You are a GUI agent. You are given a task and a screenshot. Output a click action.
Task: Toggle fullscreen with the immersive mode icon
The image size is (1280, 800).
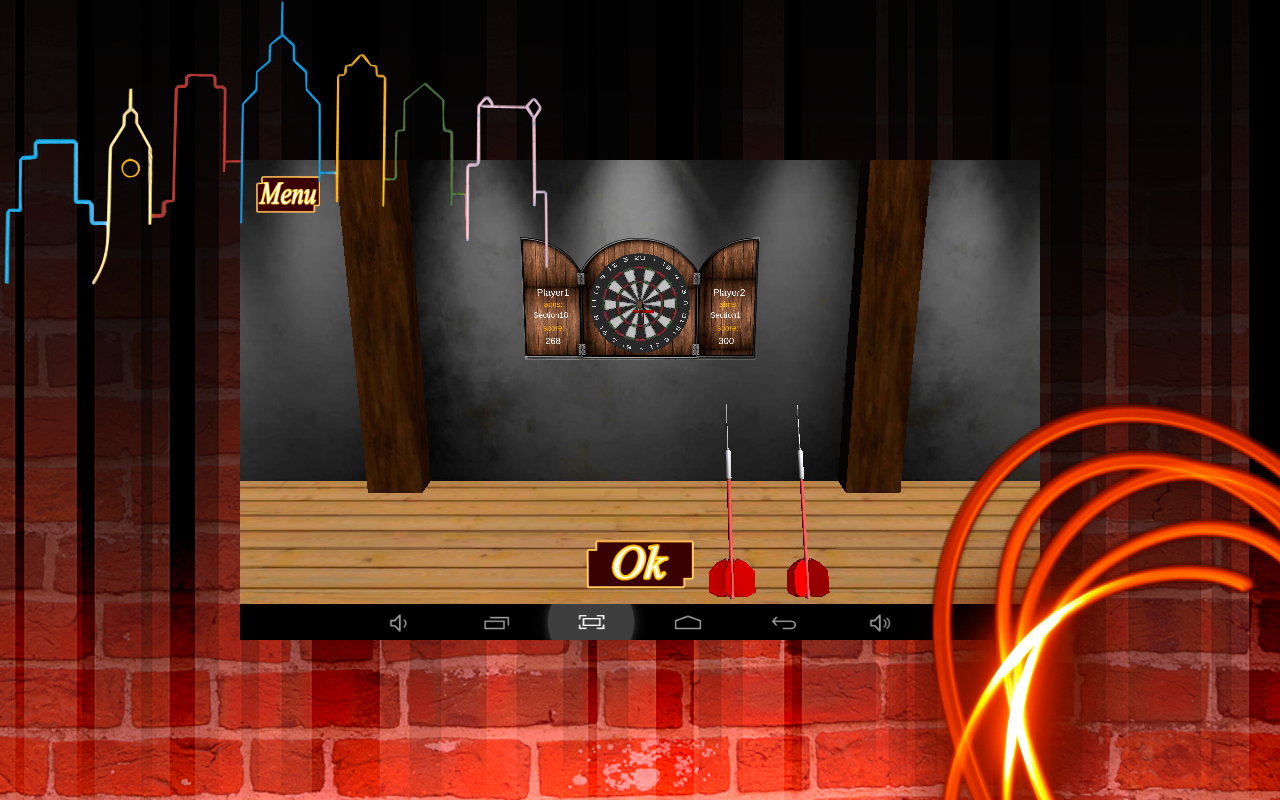coord(590,622)
